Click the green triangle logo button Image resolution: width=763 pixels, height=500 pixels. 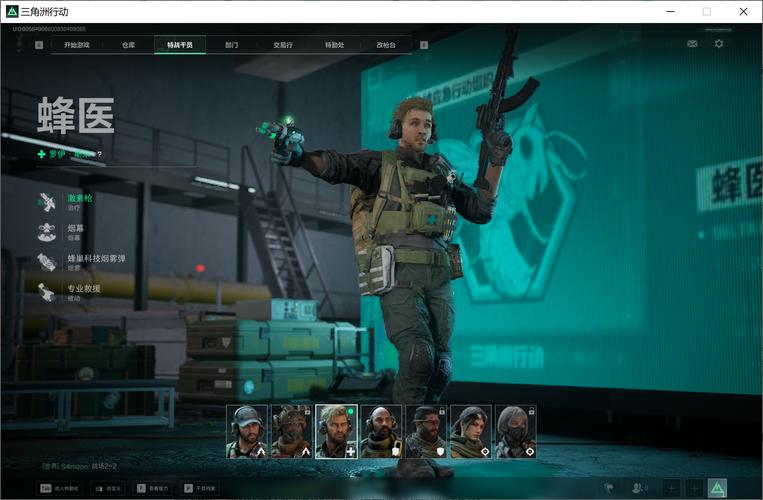(x=717, y=488)
